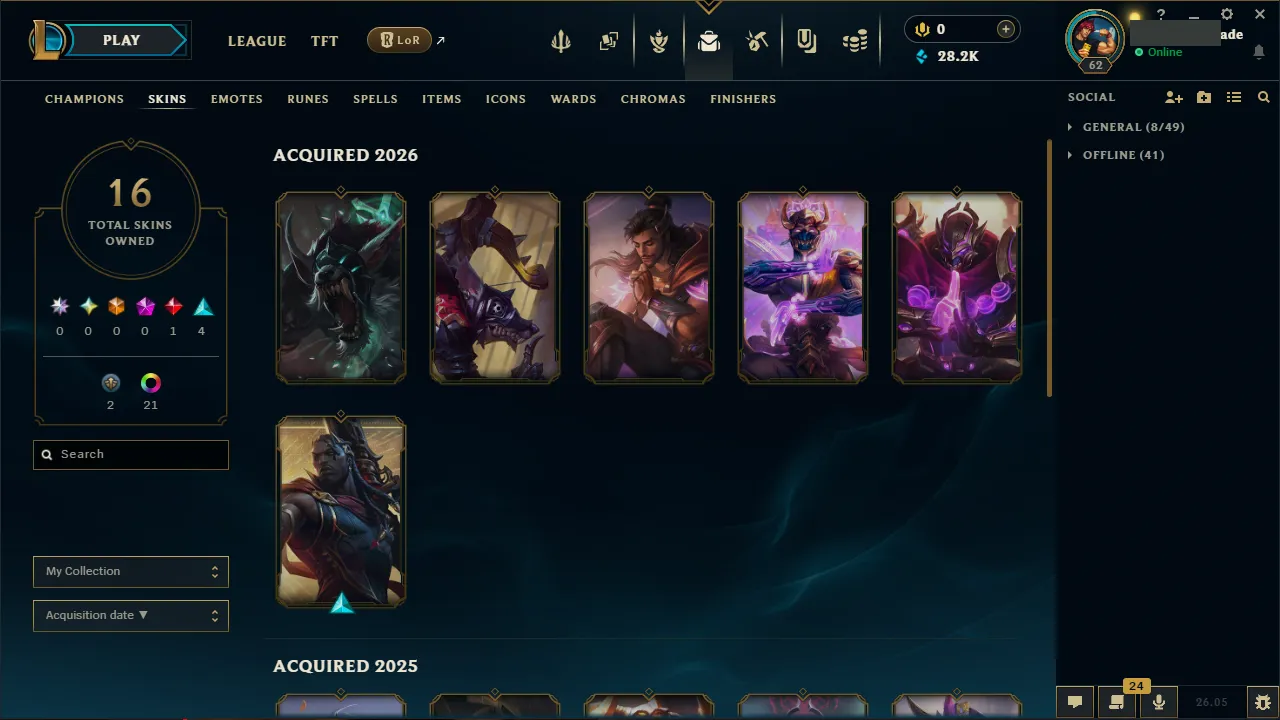Image resolution: width=1280 pixels, height=720 pixels.
Task: Switch to the CHAMPIONS tab
Action: (x=84, y=99)
